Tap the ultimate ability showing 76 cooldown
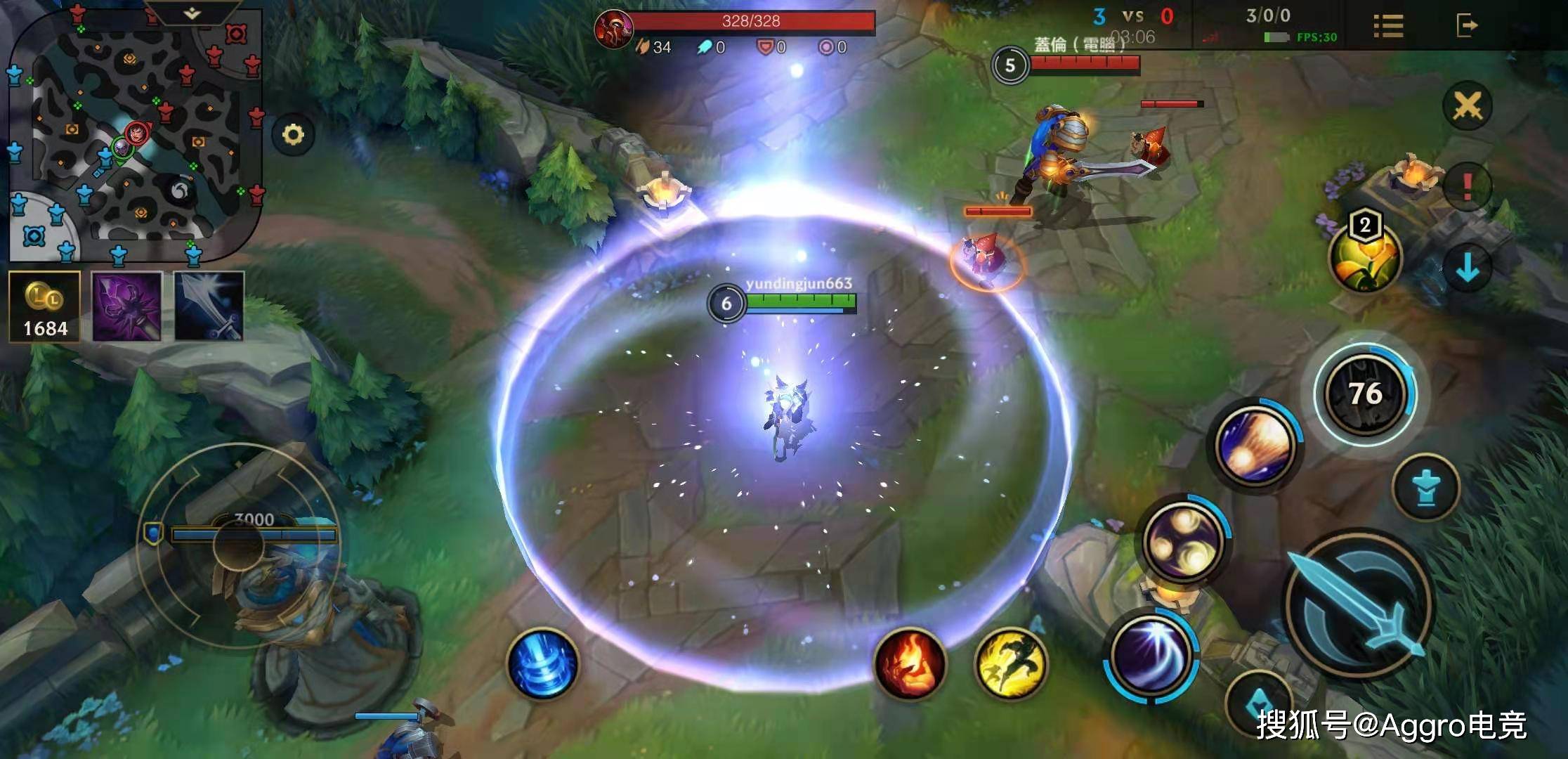Image resolution: width=1568 pixels, height=759 pixels. [1365, 394]
